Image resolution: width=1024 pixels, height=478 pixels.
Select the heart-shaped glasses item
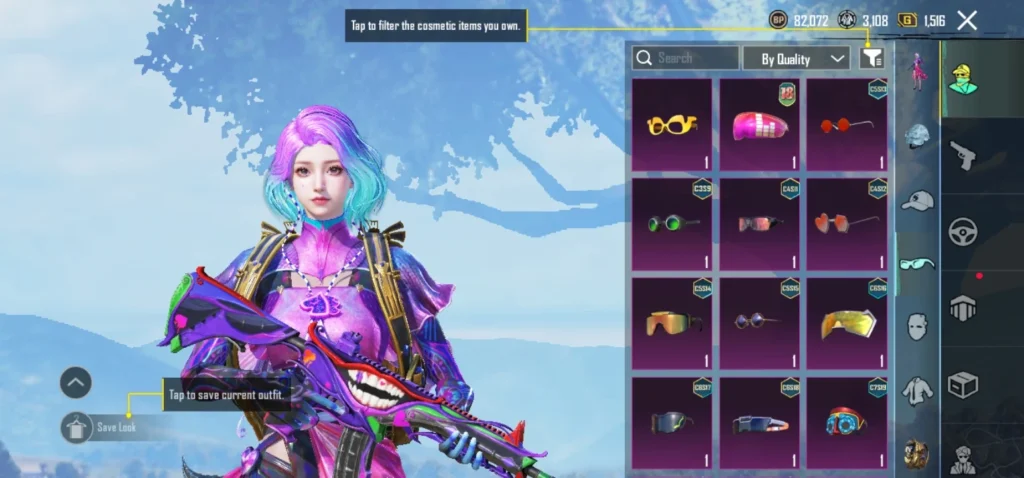tap(848, 224)
